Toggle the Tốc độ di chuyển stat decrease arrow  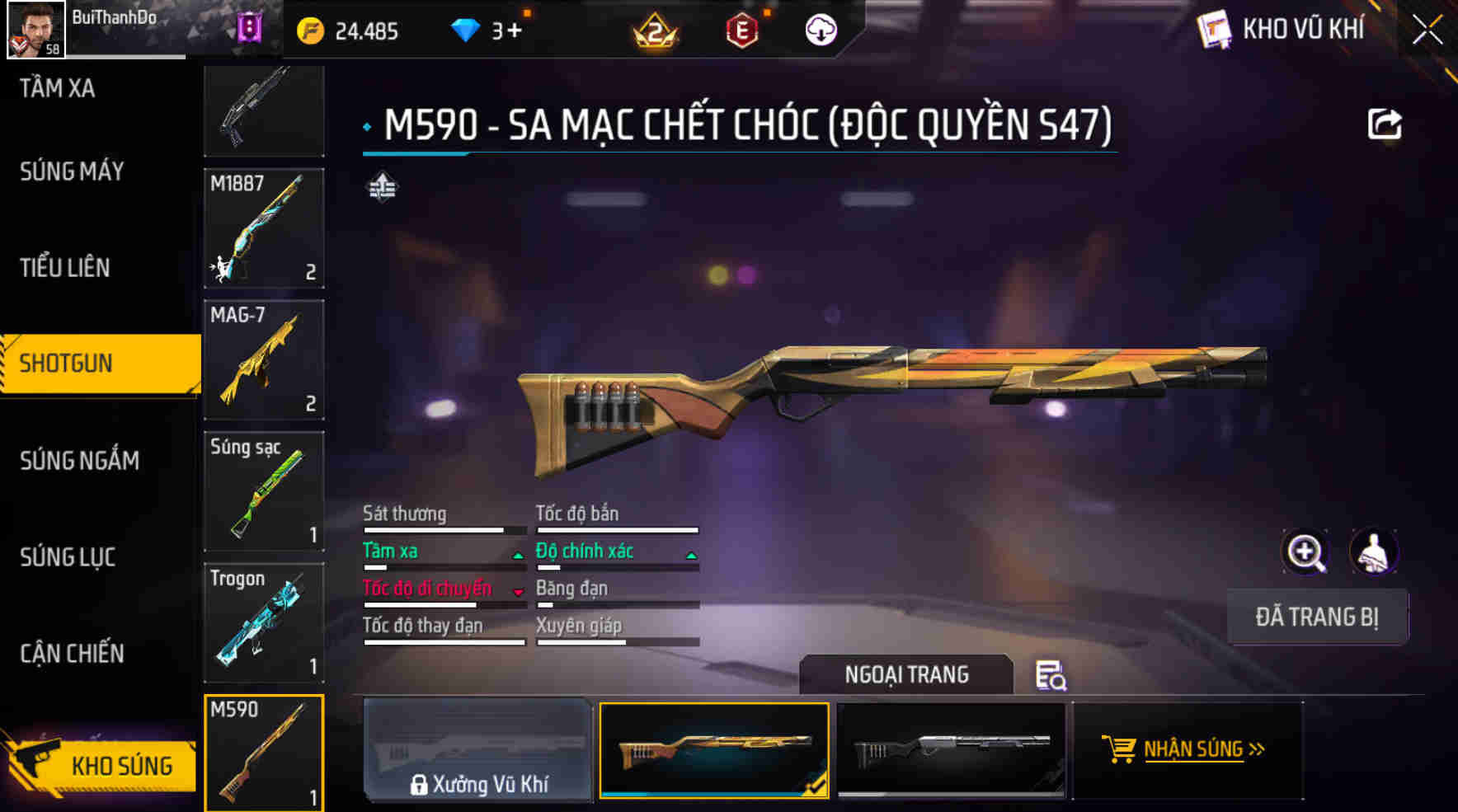point(519,594)
